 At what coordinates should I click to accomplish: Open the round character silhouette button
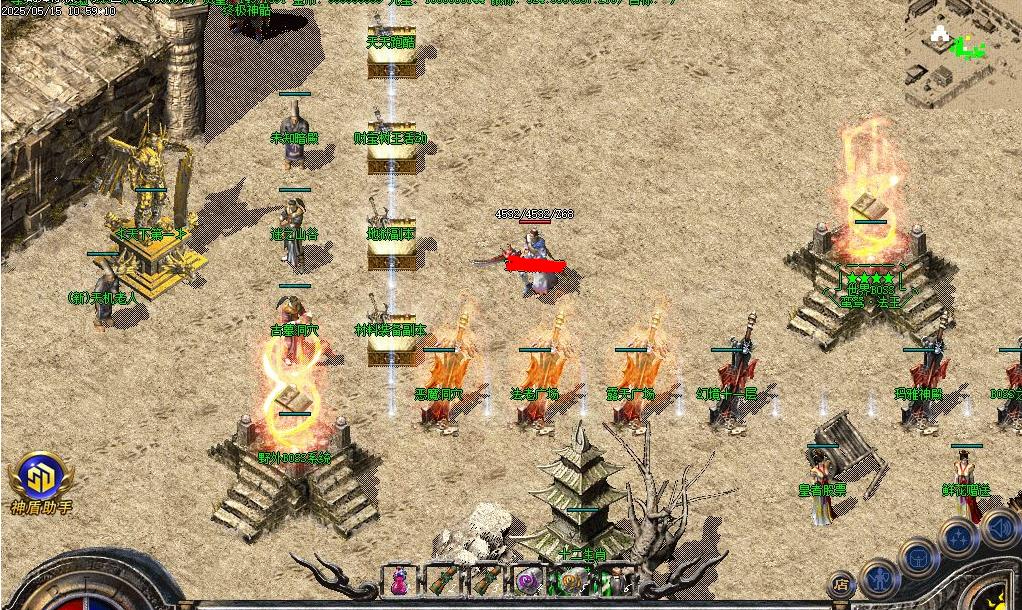[881, 576]
